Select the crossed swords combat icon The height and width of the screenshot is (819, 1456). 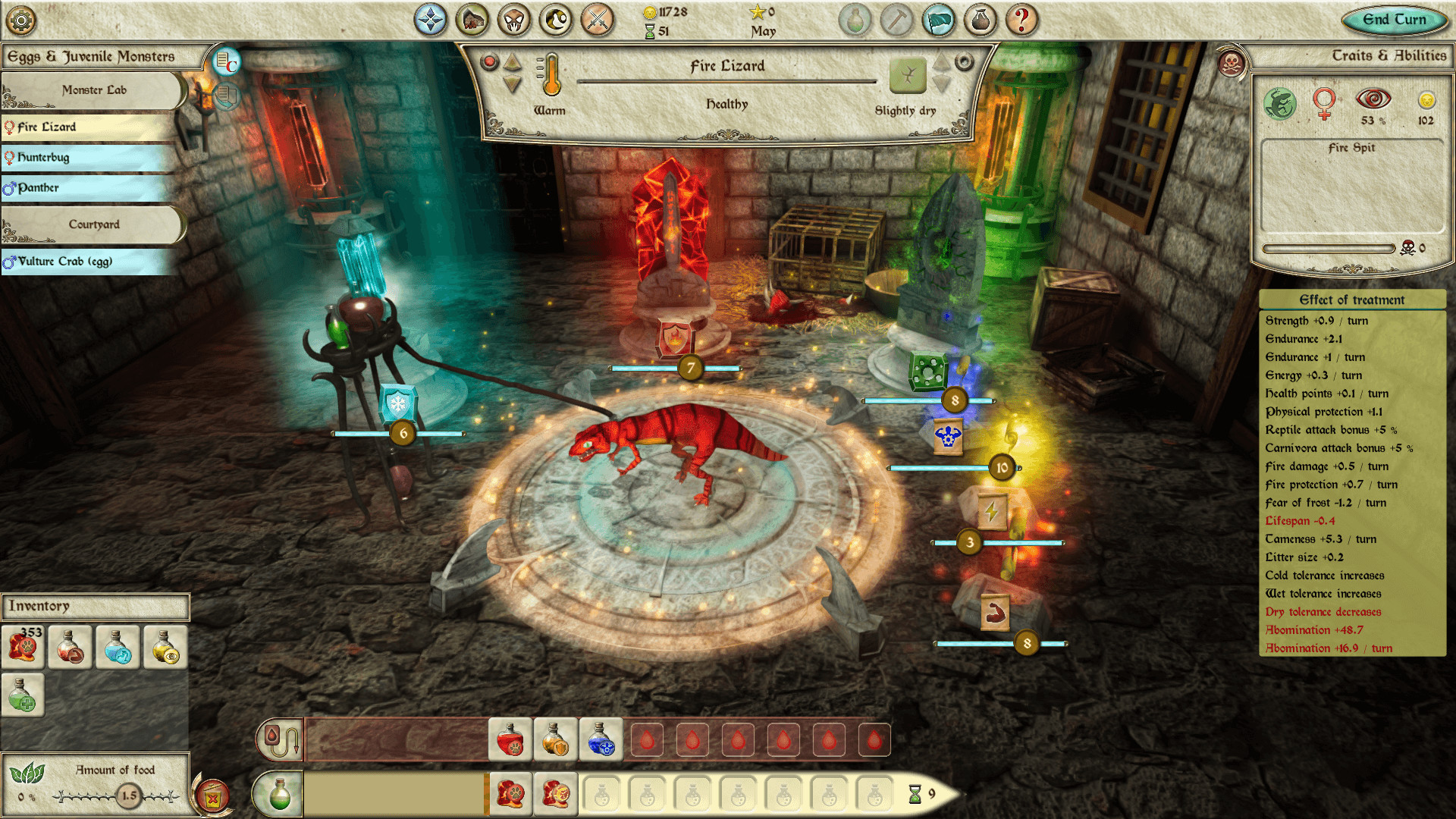pos(598,20)
